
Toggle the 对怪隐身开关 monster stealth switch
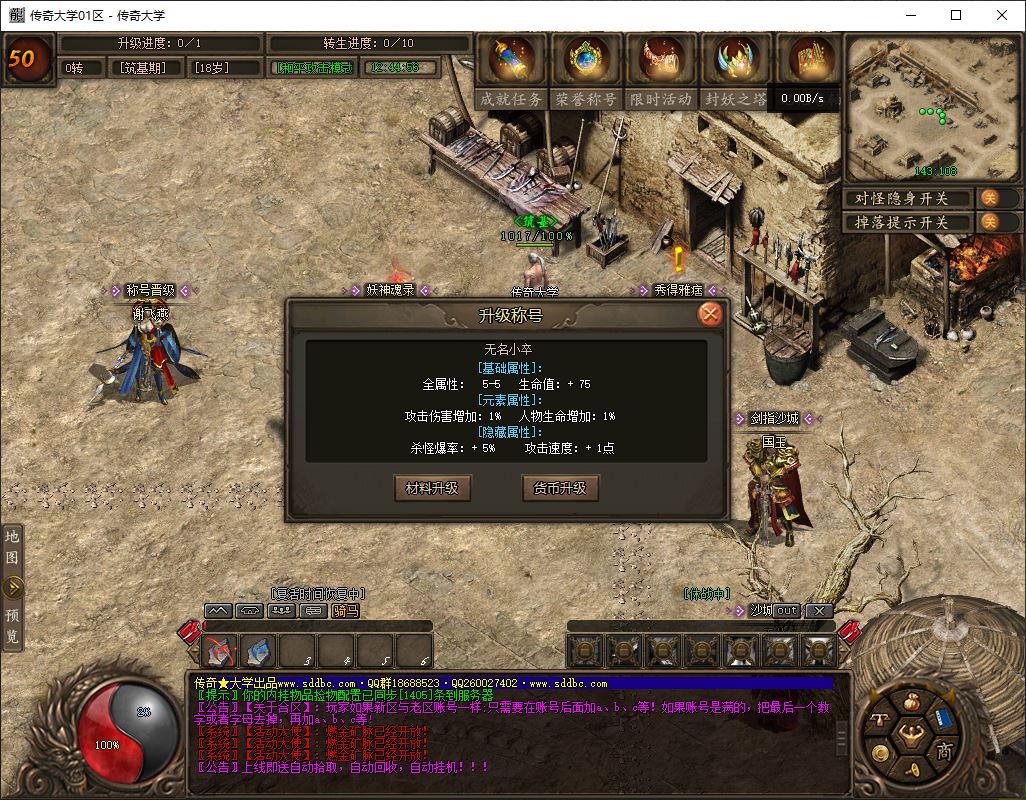pyautogui.click(x=988, y=198)
